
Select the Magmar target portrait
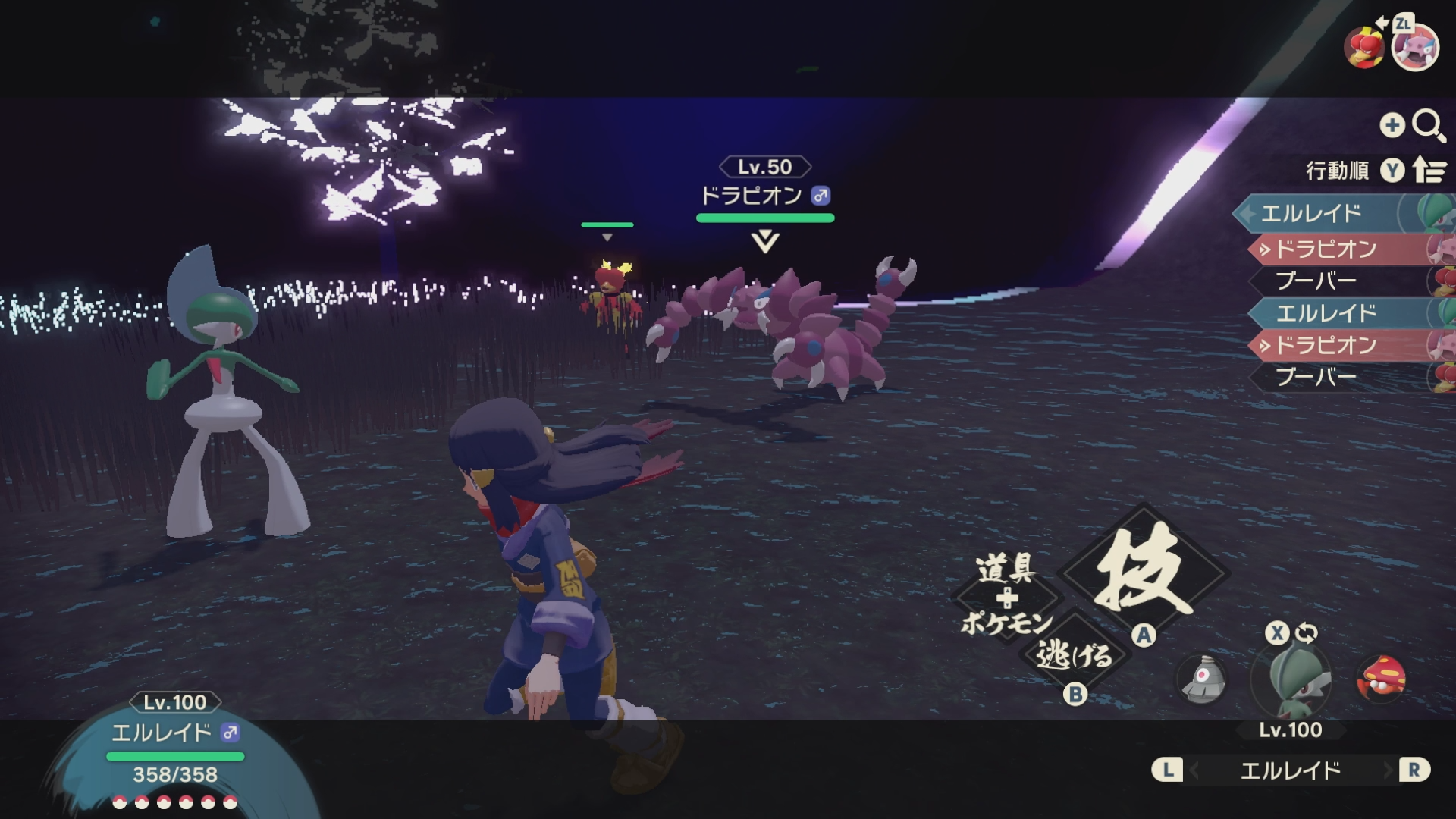click(1363, 47)
